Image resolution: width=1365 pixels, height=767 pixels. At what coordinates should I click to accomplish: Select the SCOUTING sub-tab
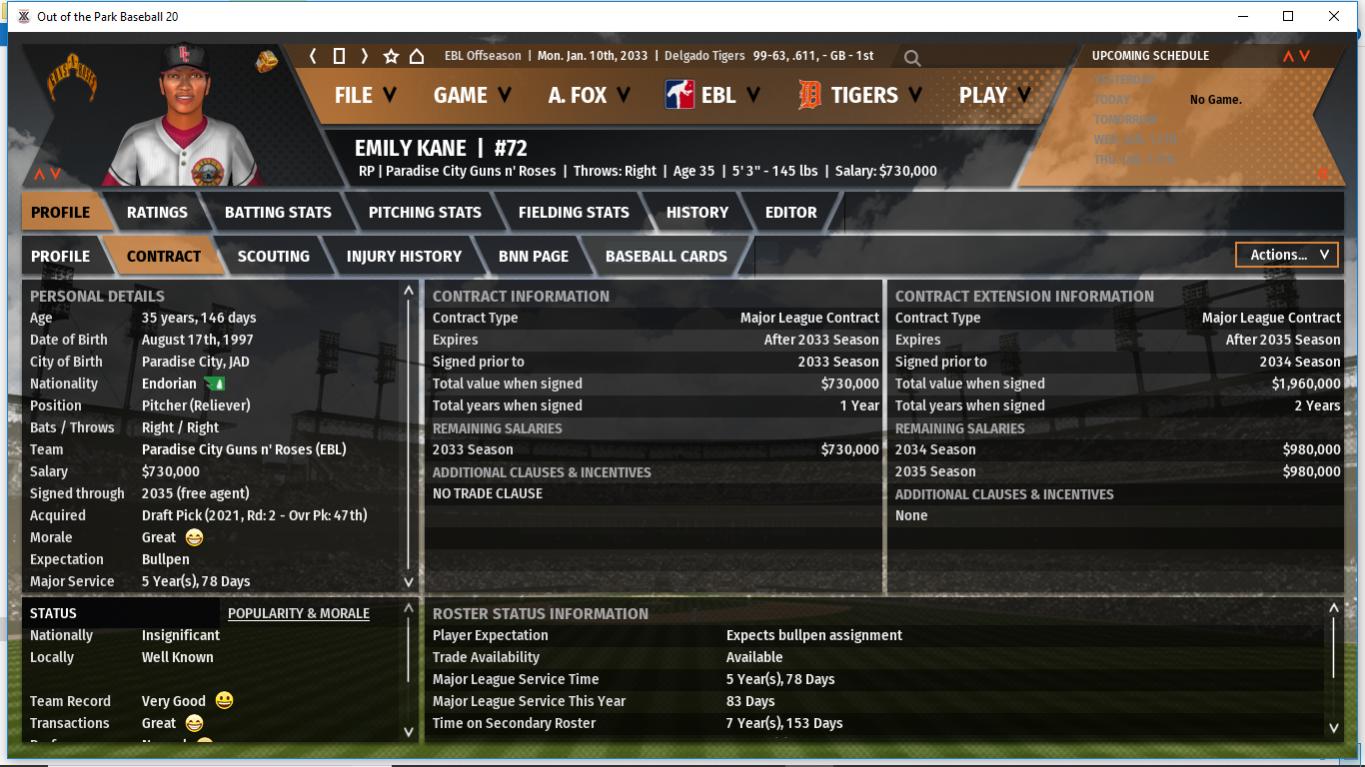click(273, 256)
